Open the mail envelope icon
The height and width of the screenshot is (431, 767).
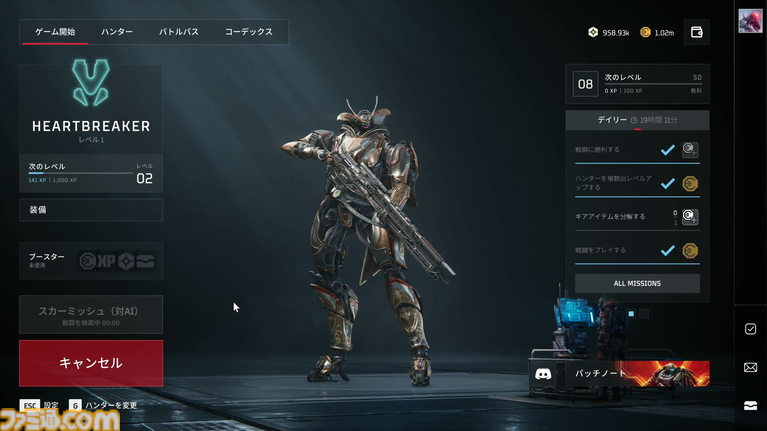tap(750, 367)
